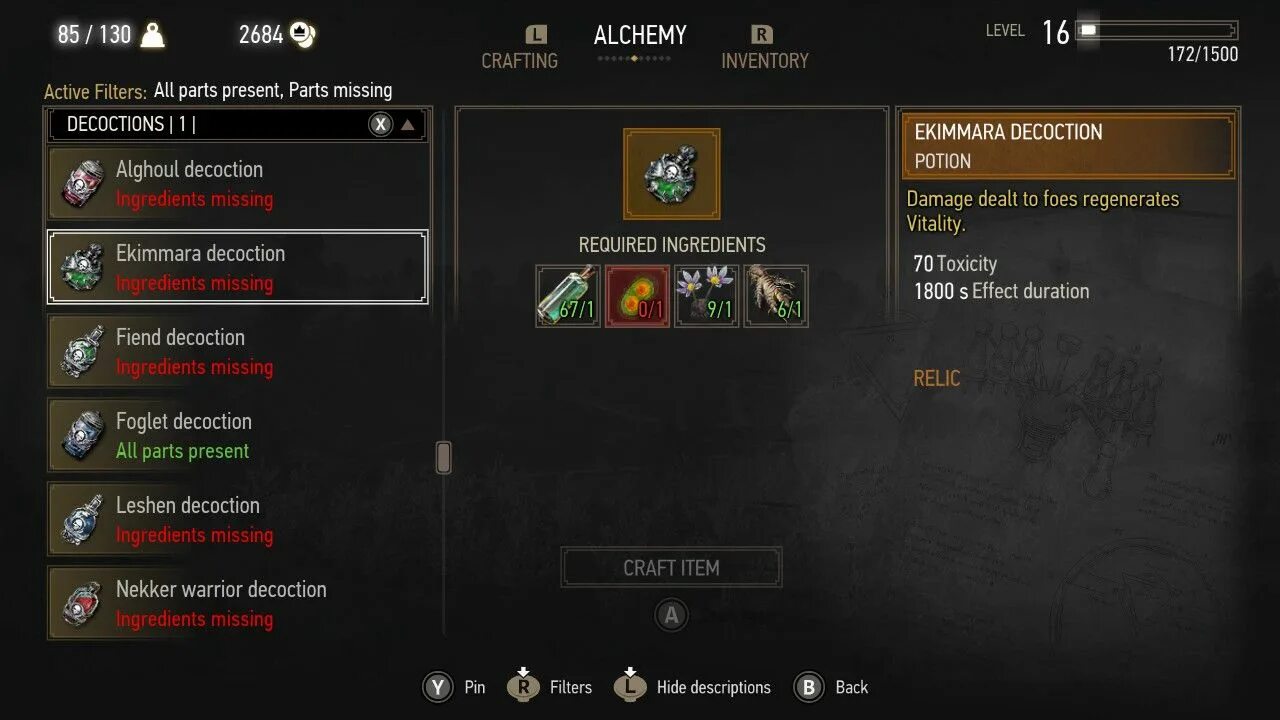Show the Nekker warrior decoction recipe
The image size is (1280, 720).
238,604
